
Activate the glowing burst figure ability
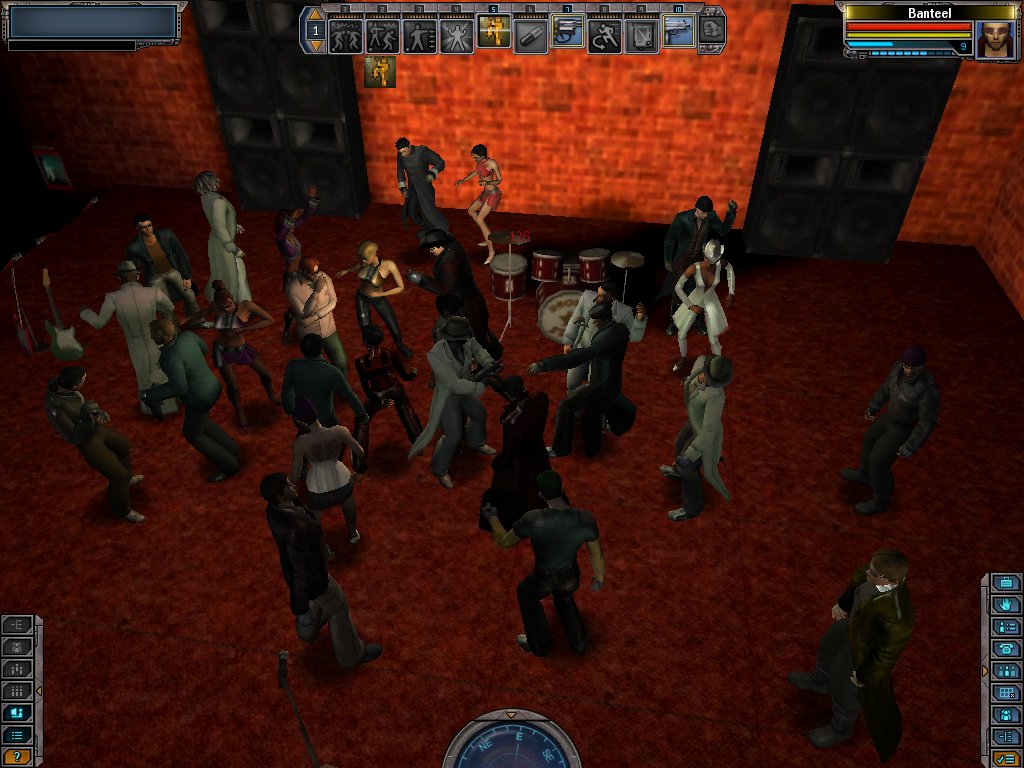pos(456,36)
